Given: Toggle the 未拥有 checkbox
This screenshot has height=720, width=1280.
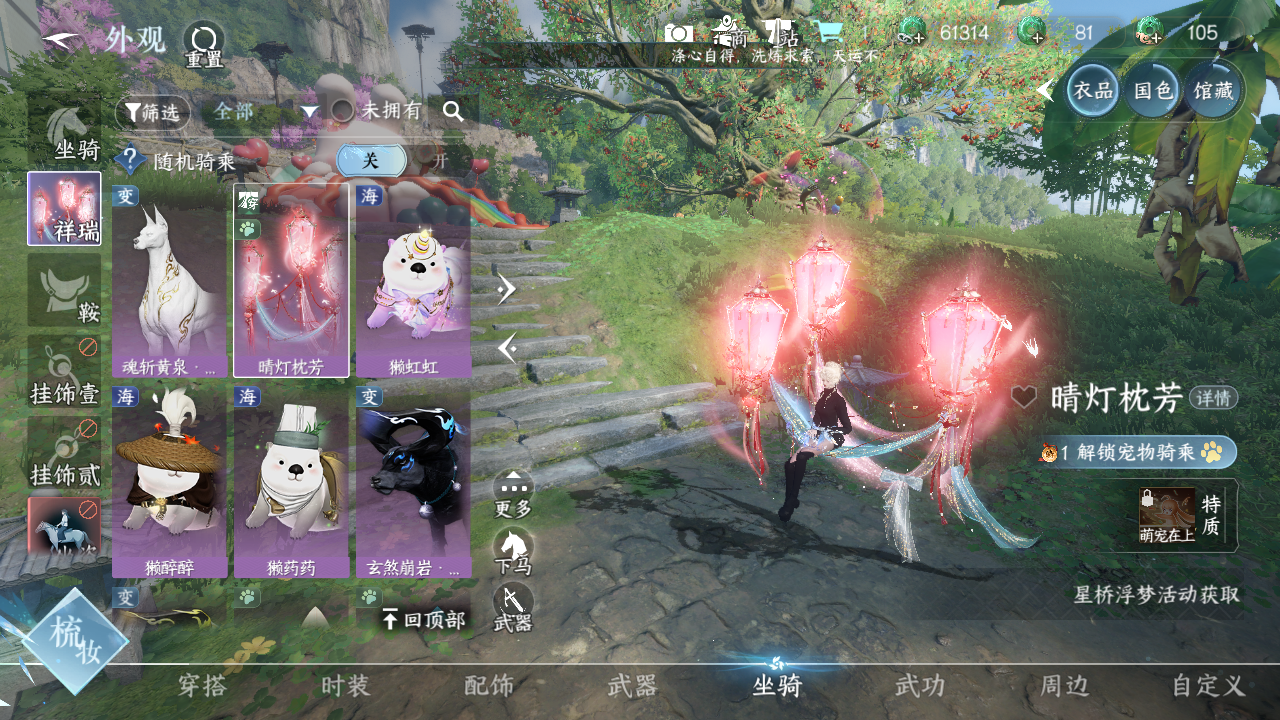Looking at the screenshot, I should coord(343,111).
